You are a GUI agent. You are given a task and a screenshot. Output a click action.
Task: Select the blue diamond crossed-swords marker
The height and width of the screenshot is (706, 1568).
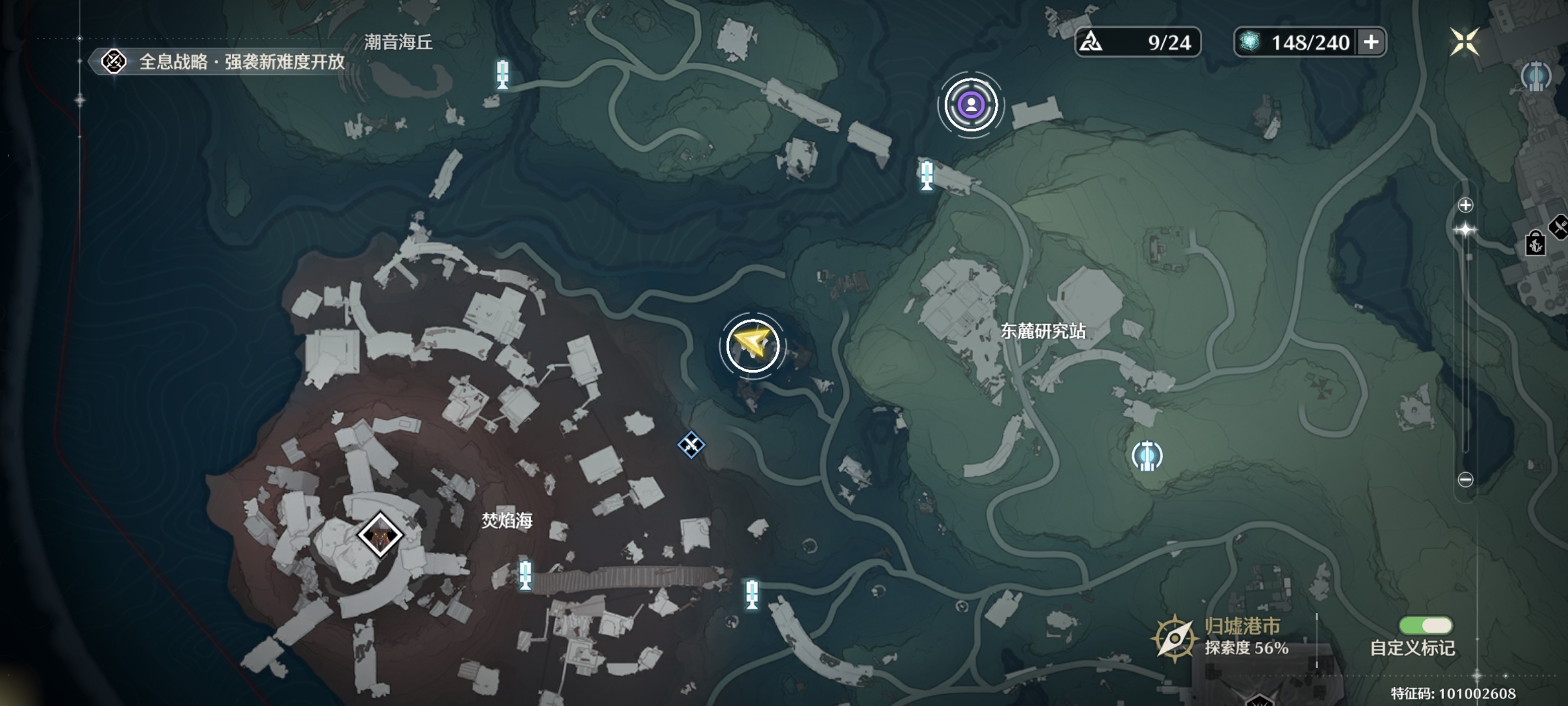(691, 445)
